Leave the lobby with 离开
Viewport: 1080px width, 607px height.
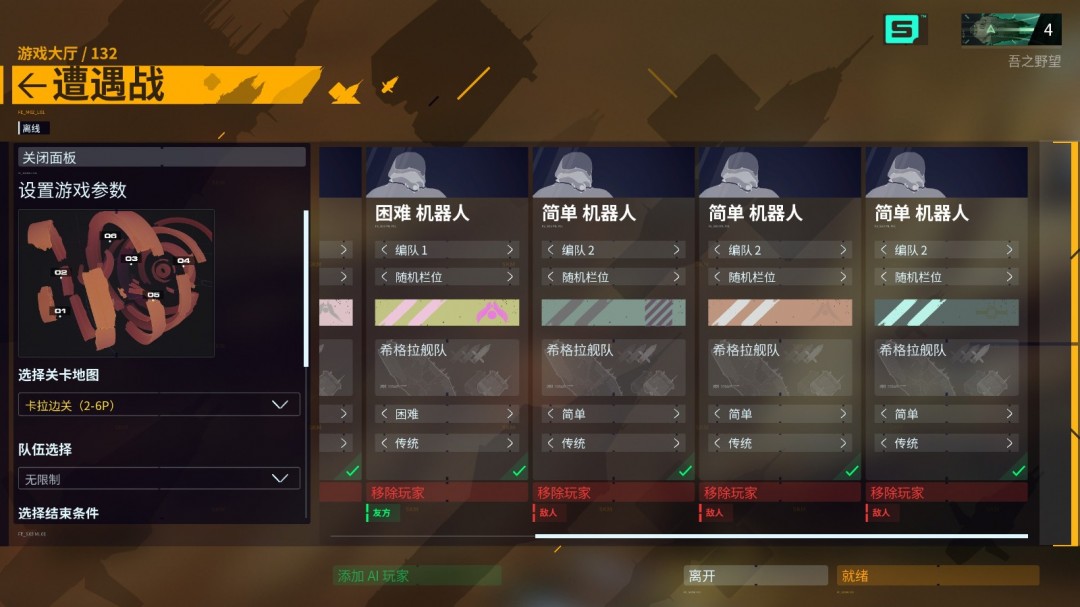tap(756, 576)
